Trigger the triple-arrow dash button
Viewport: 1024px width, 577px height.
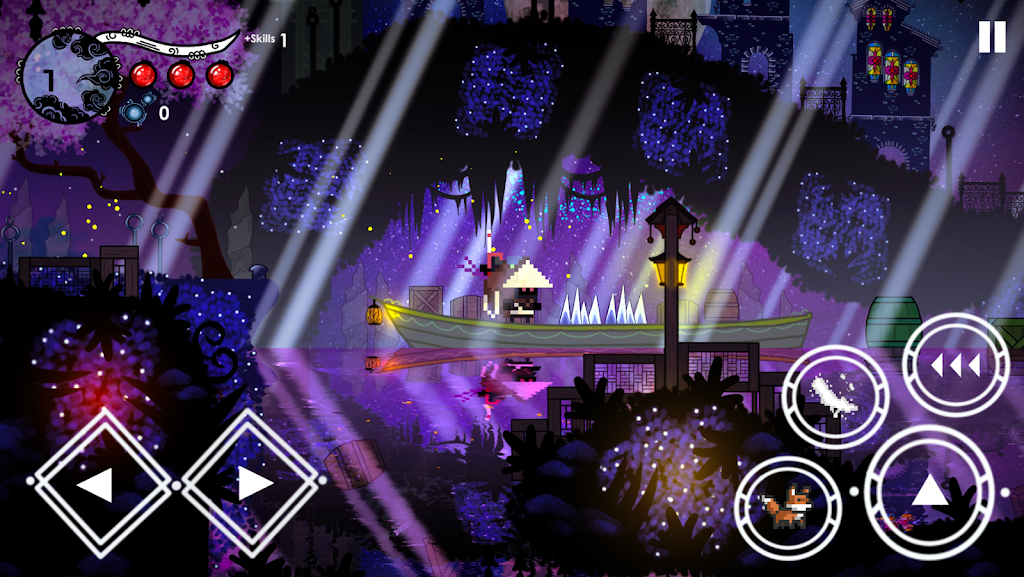[955, 365]
